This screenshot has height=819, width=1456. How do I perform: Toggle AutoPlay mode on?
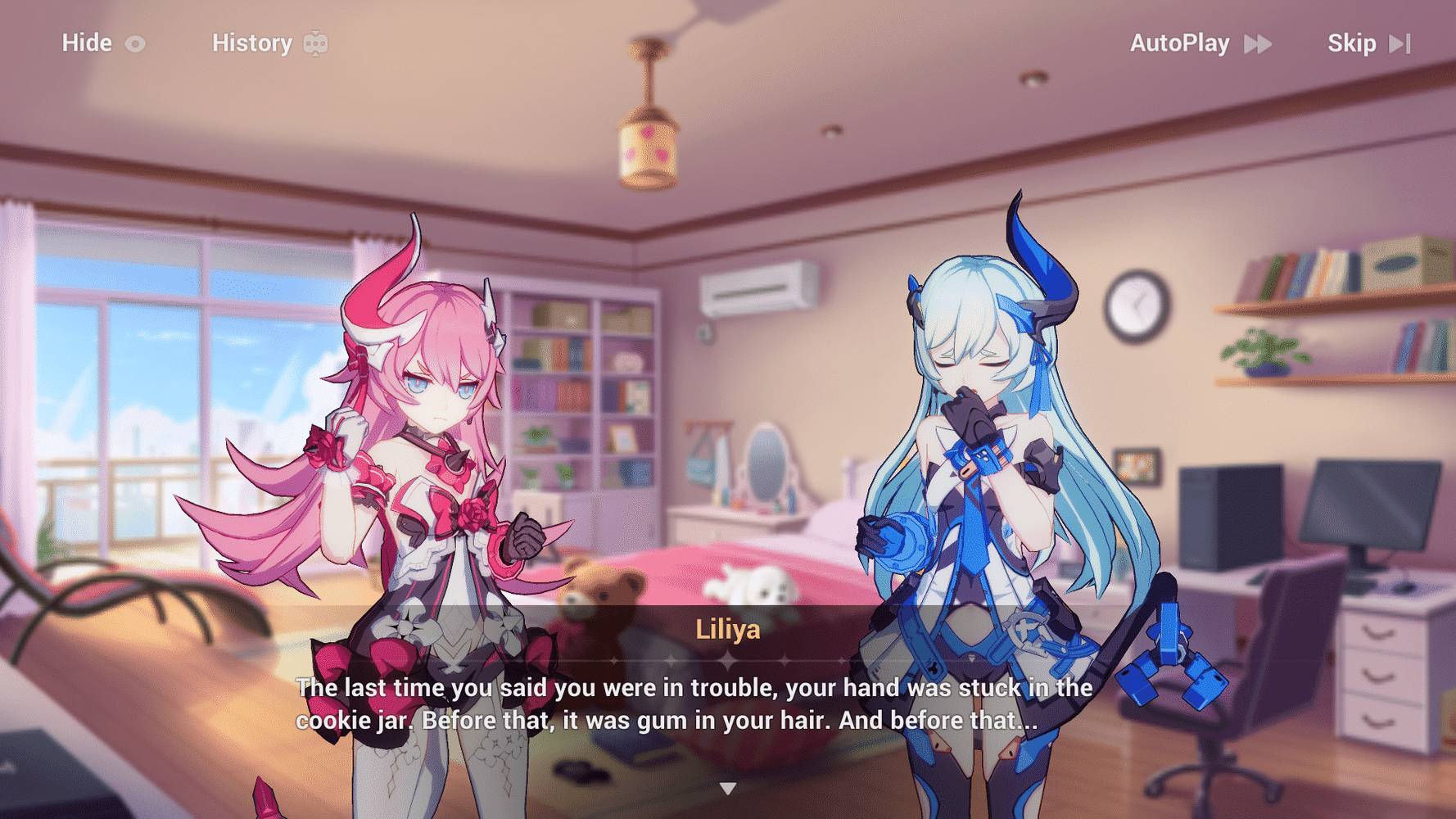[x=1179, y=43]
